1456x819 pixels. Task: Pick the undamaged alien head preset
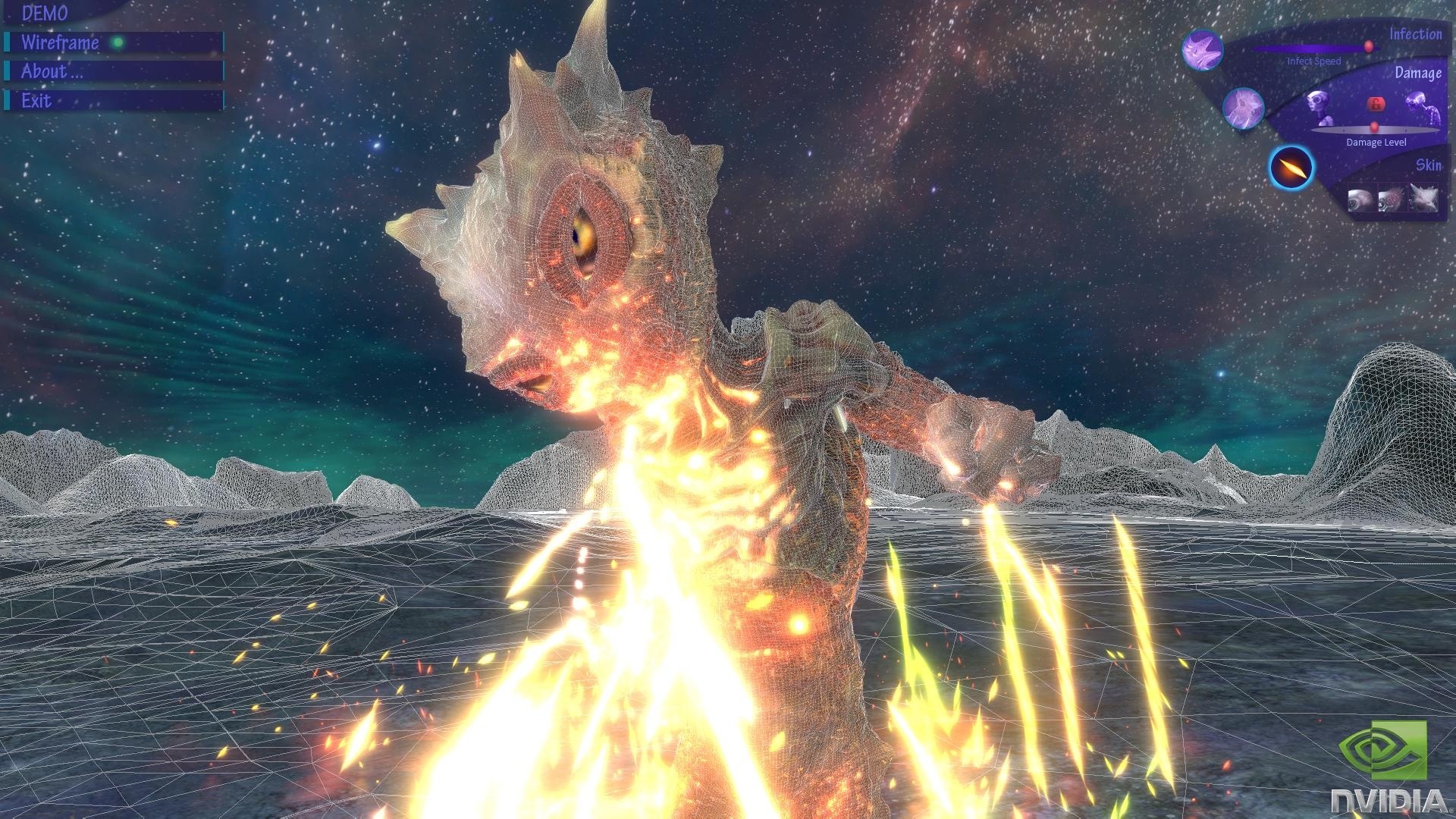tap(1318, 106)
